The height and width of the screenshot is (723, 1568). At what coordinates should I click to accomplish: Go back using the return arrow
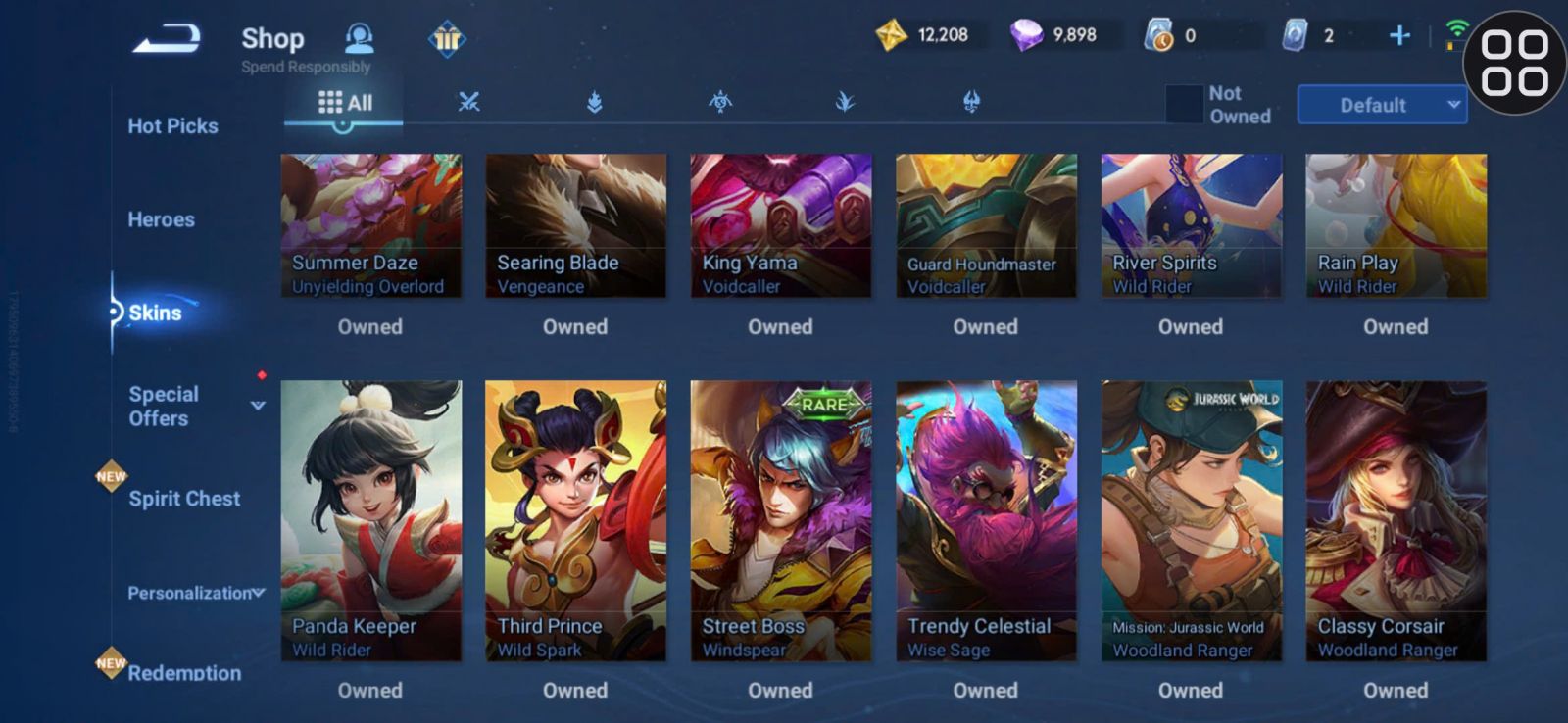(x=168, y=39)
